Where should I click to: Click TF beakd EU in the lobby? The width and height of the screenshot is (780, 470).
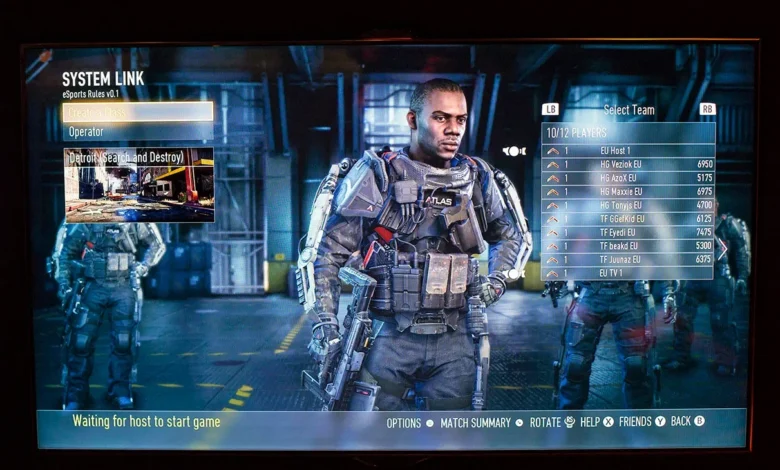click(x=628, y=246)
